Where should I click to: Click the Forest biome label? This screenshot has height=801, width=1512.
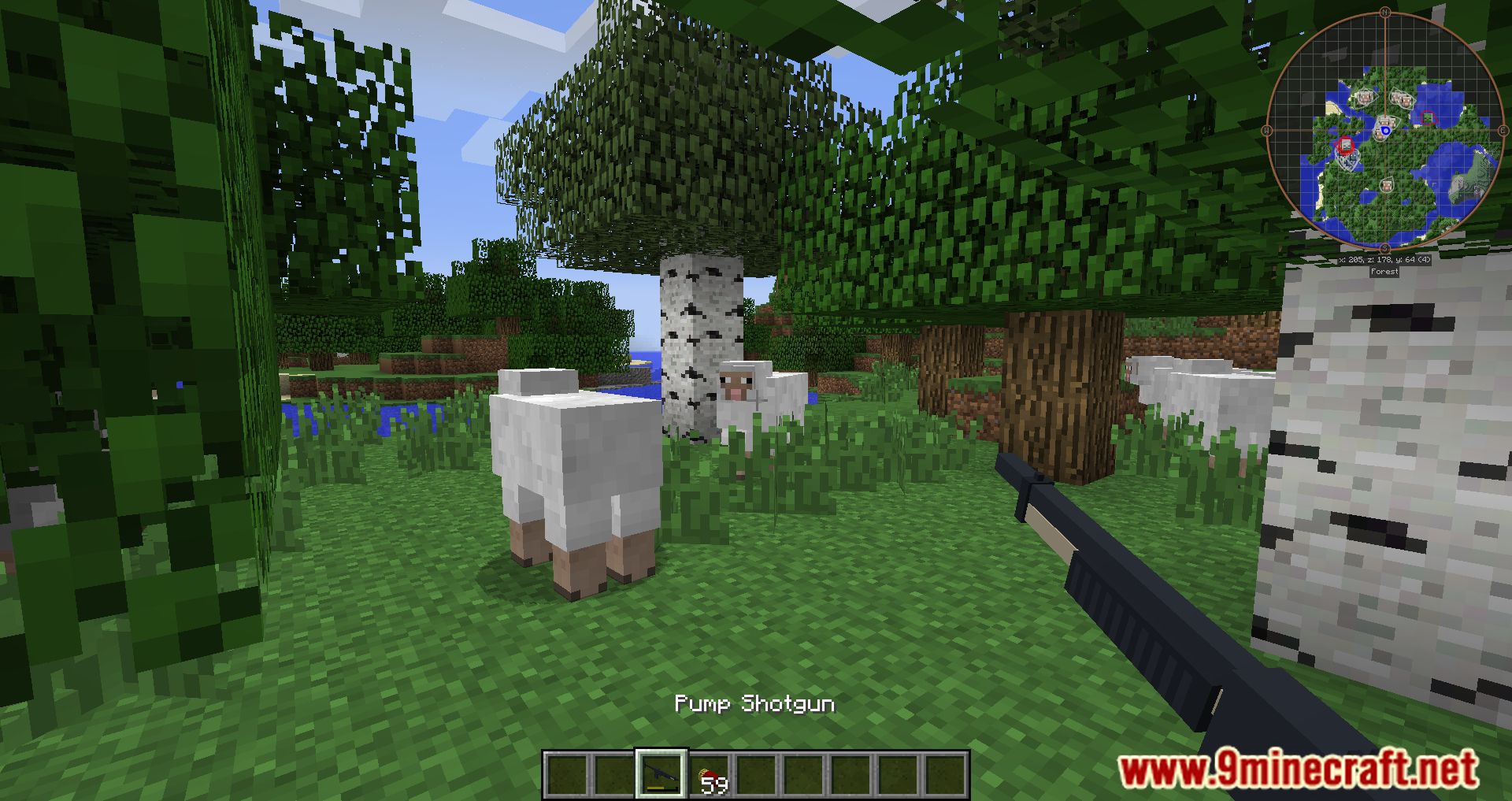(1384, 270)
